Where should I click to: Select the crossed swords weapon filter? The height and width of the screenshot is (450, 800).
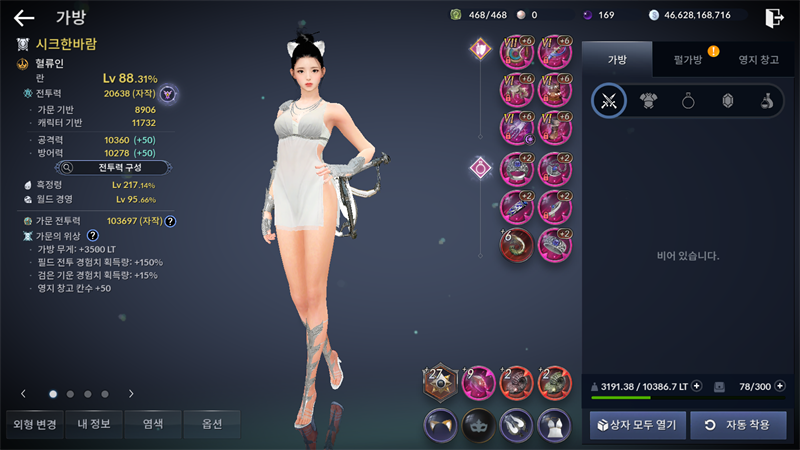[x=608, y=101]
